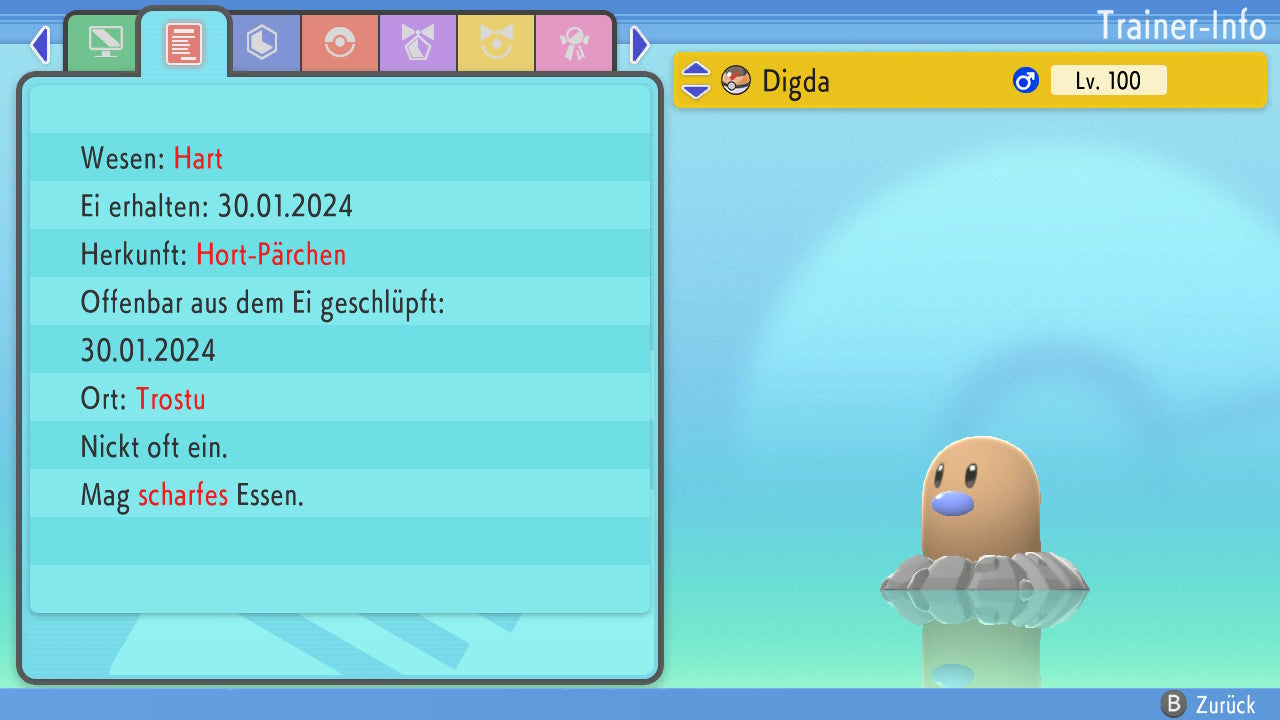Viewport: 1280px width, 720px height.
Task: Open the pink ribbon medal tab
Action: [574, 43]
